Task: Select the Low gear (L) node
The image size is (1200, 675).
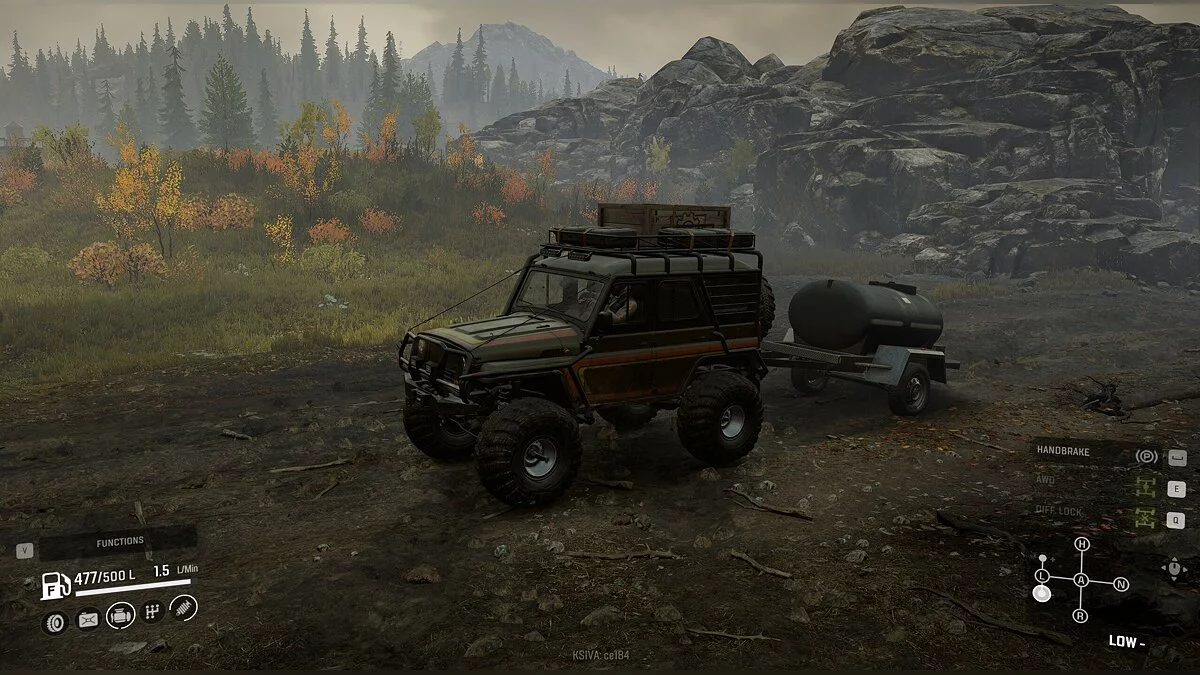Action: [1042, 576]
